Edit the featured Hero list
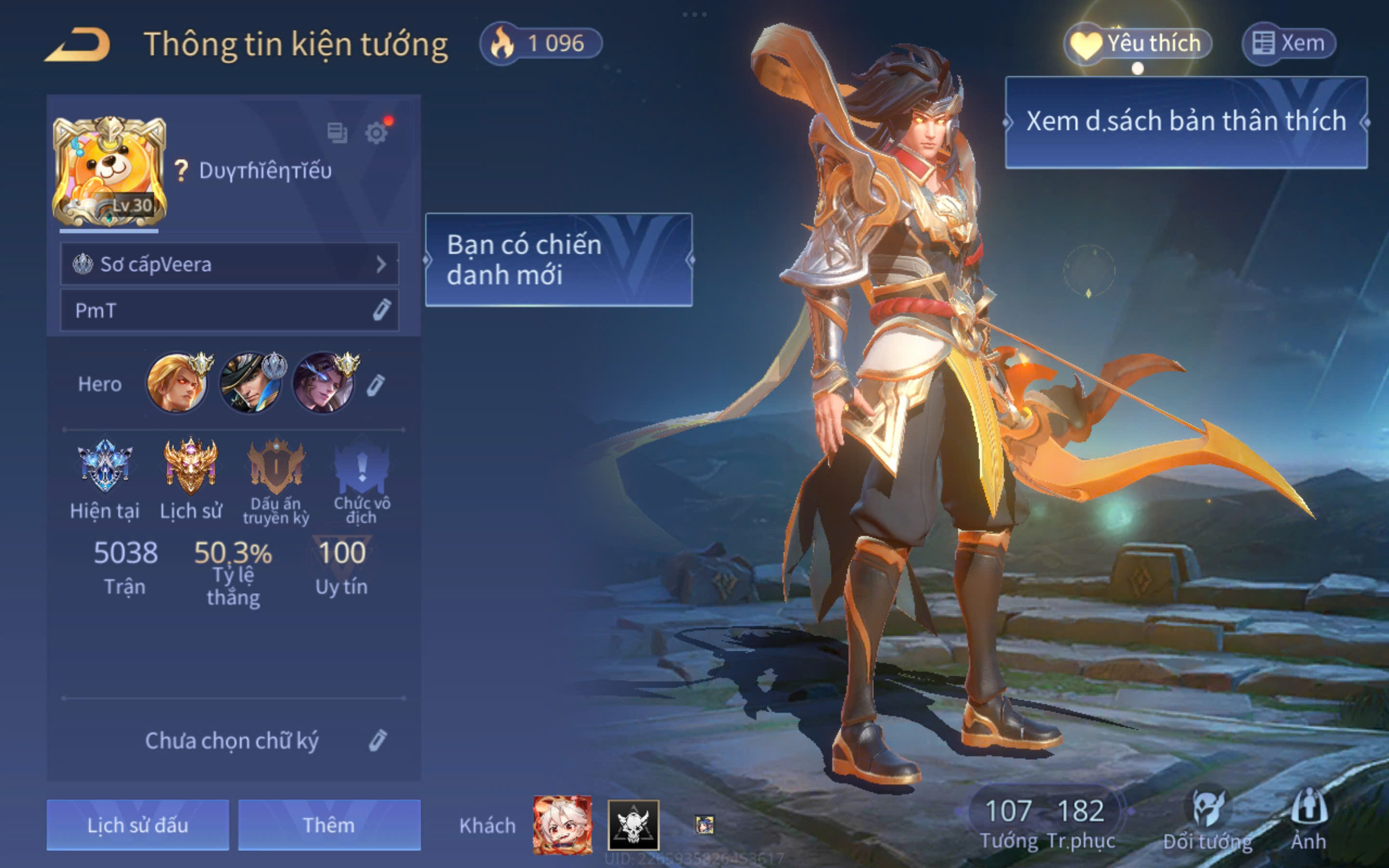Viewport: 1389px width, 868px height. [377, 385]
